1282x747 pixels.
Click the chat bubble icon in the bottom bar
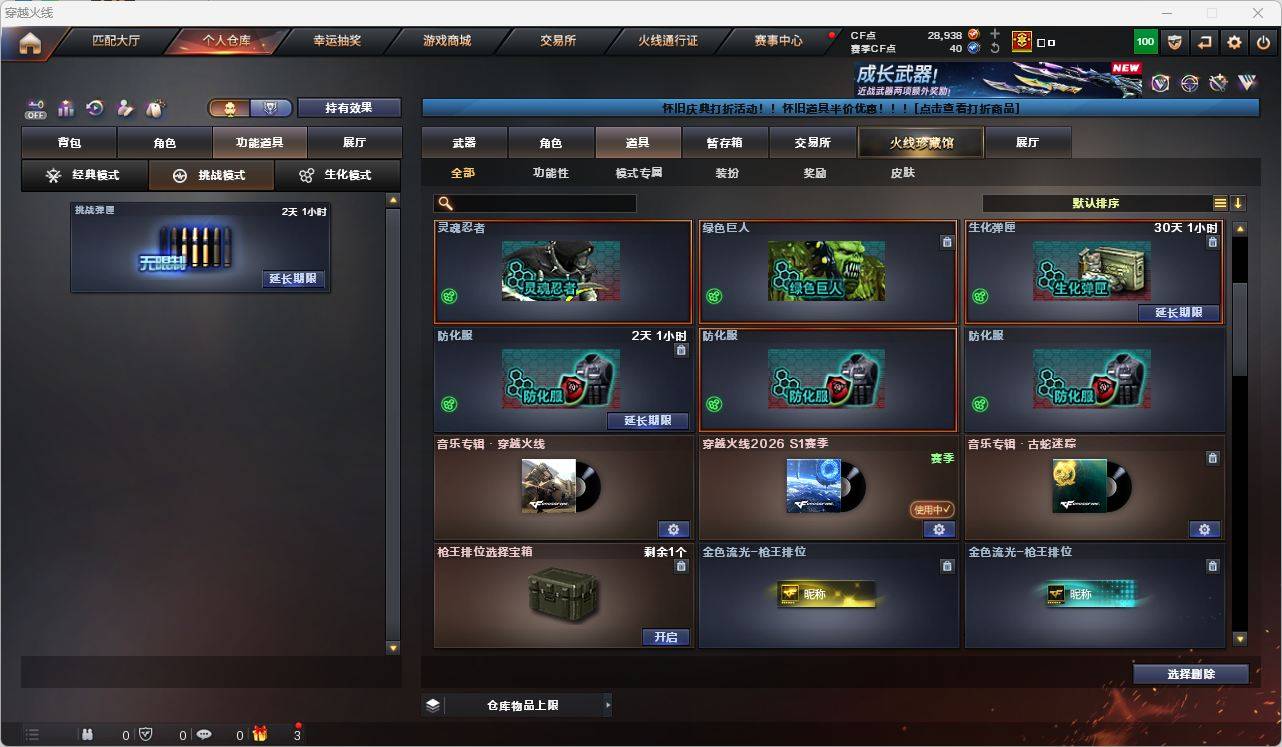(x=203, y=734)
